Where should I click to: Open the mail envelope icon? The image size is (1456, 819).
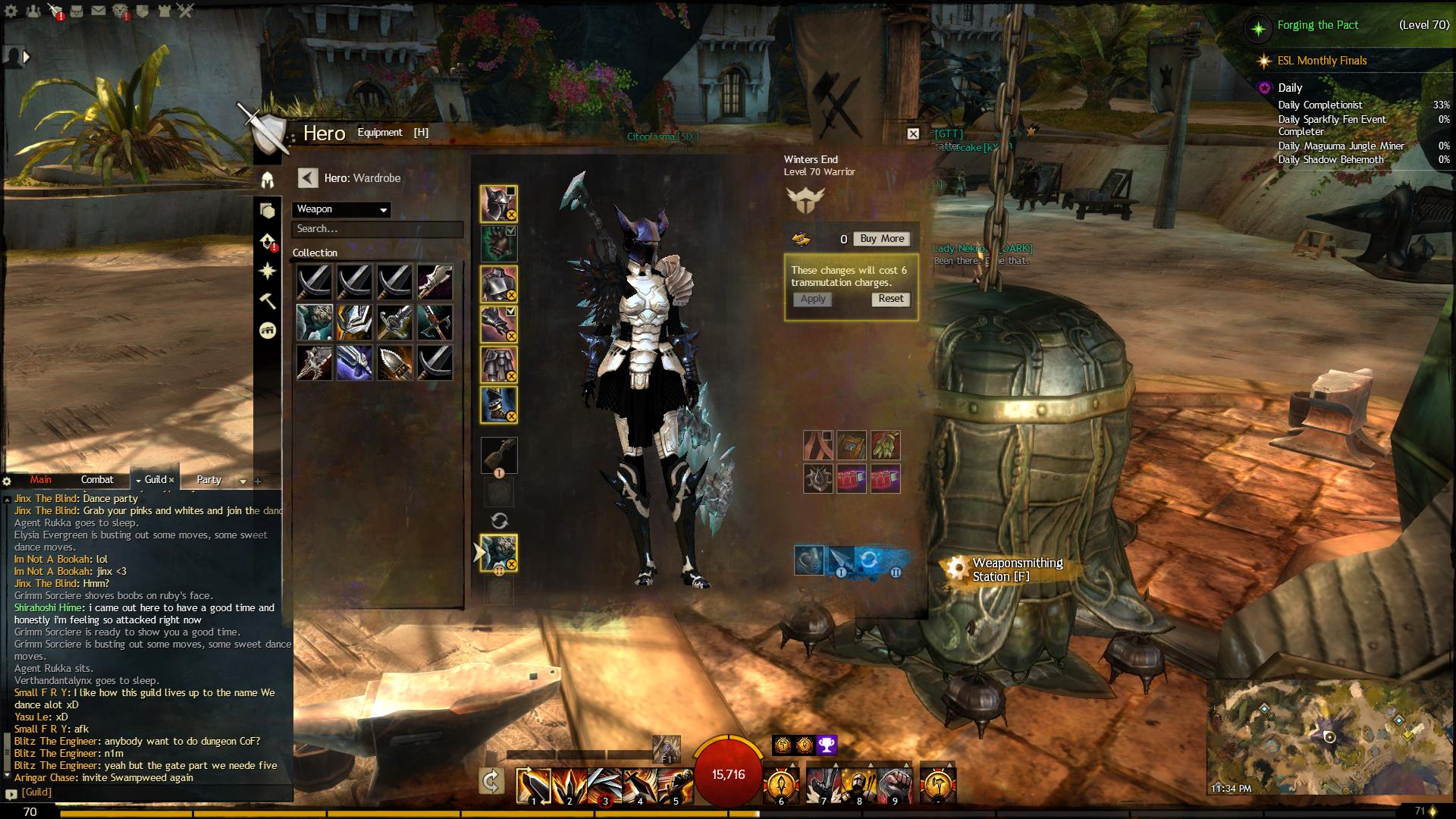(x=99, y=11)
